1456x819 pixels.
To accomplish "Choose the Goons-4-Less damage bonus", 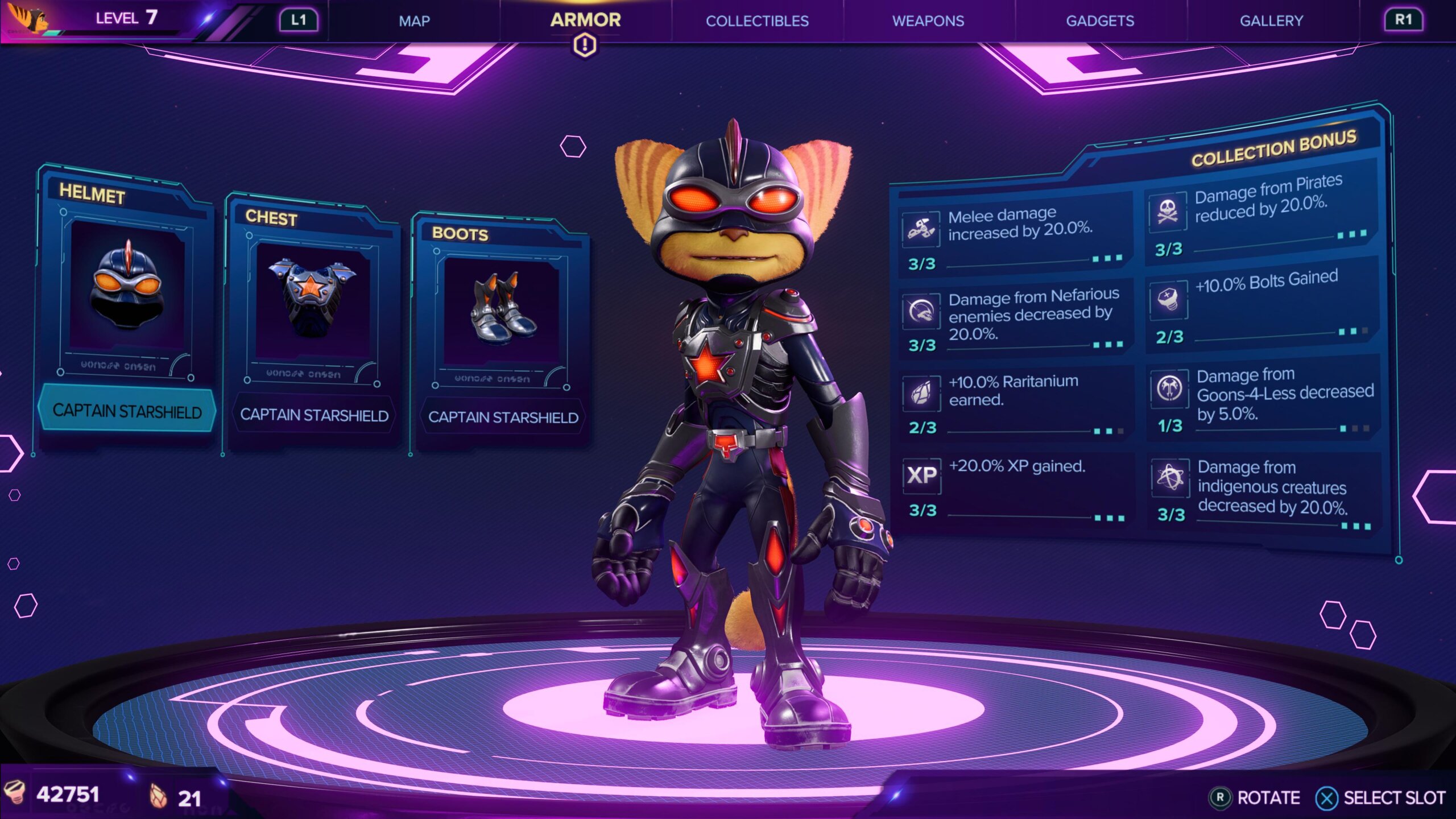I will [x=1263, y=398].
